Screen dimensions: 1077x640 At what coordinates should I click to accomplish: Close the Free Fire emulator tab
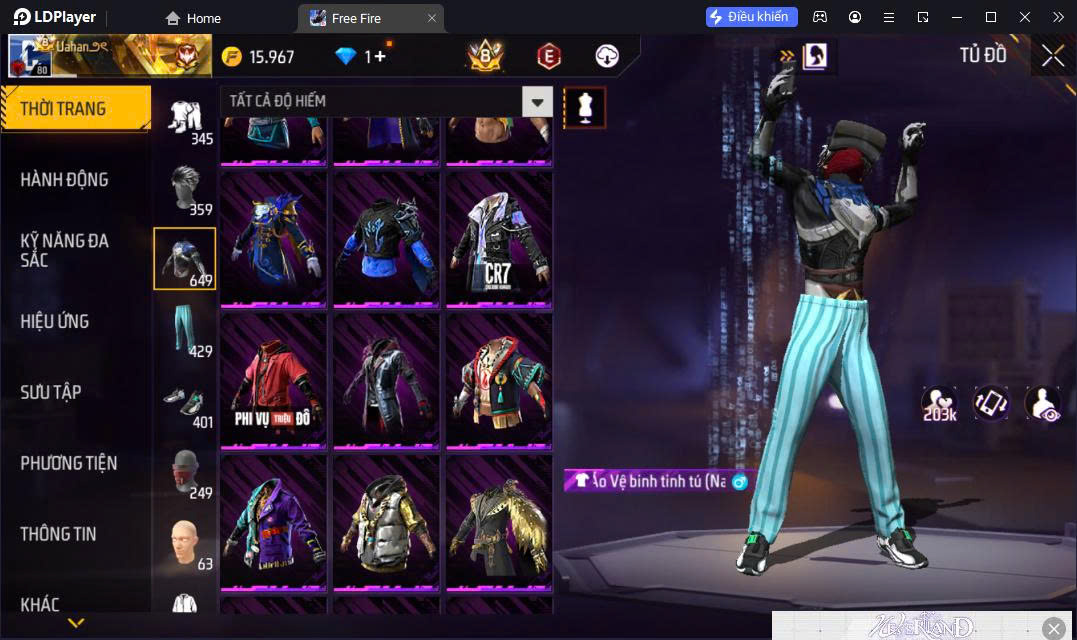pyautogui.click(x=431, y=18)
